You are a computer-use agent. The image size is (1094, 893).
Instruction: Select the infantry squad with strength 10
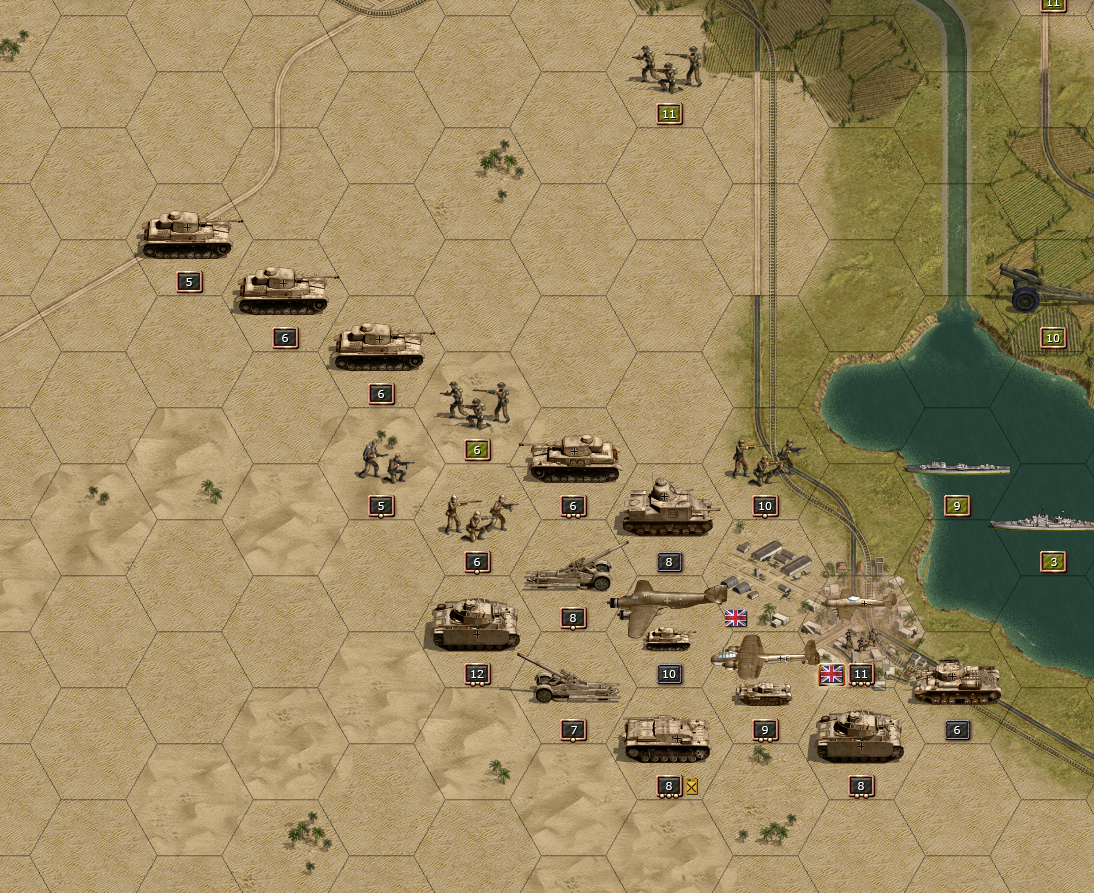pos(765,461)
